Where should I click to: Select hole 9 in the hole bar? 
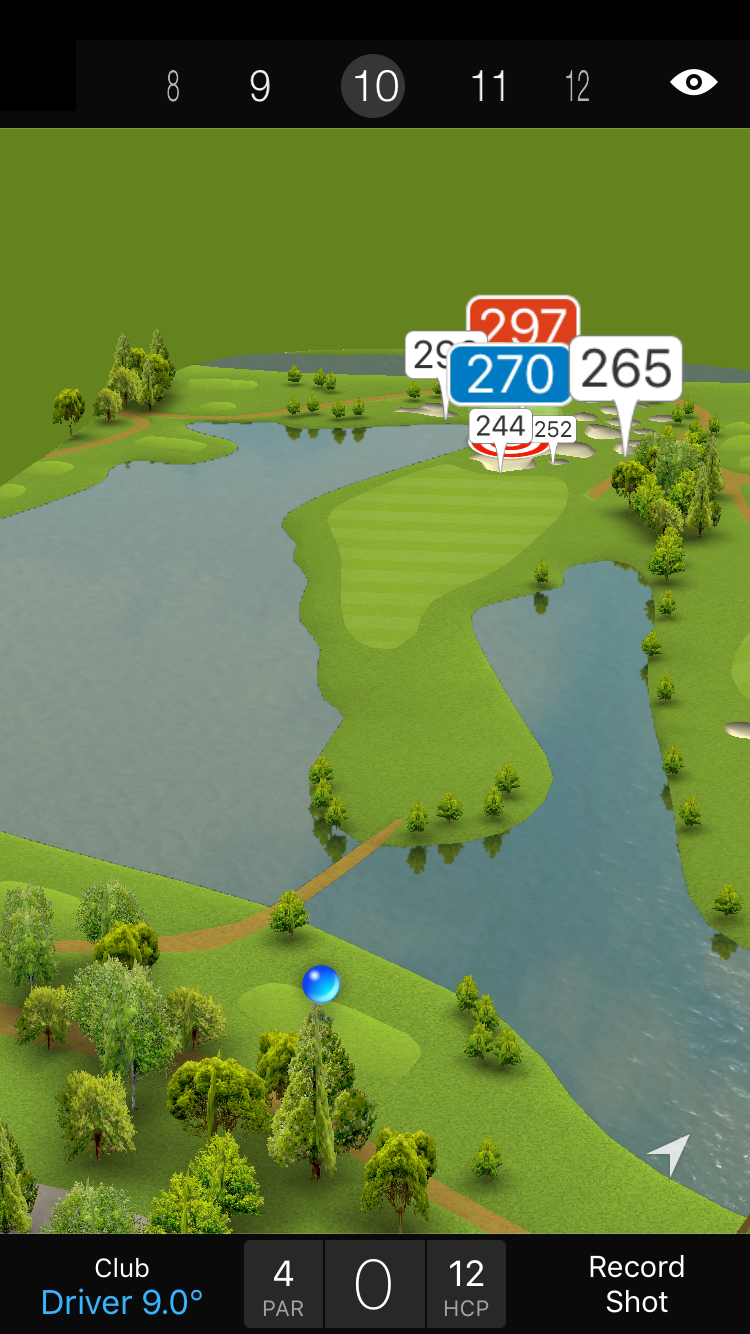260,87
